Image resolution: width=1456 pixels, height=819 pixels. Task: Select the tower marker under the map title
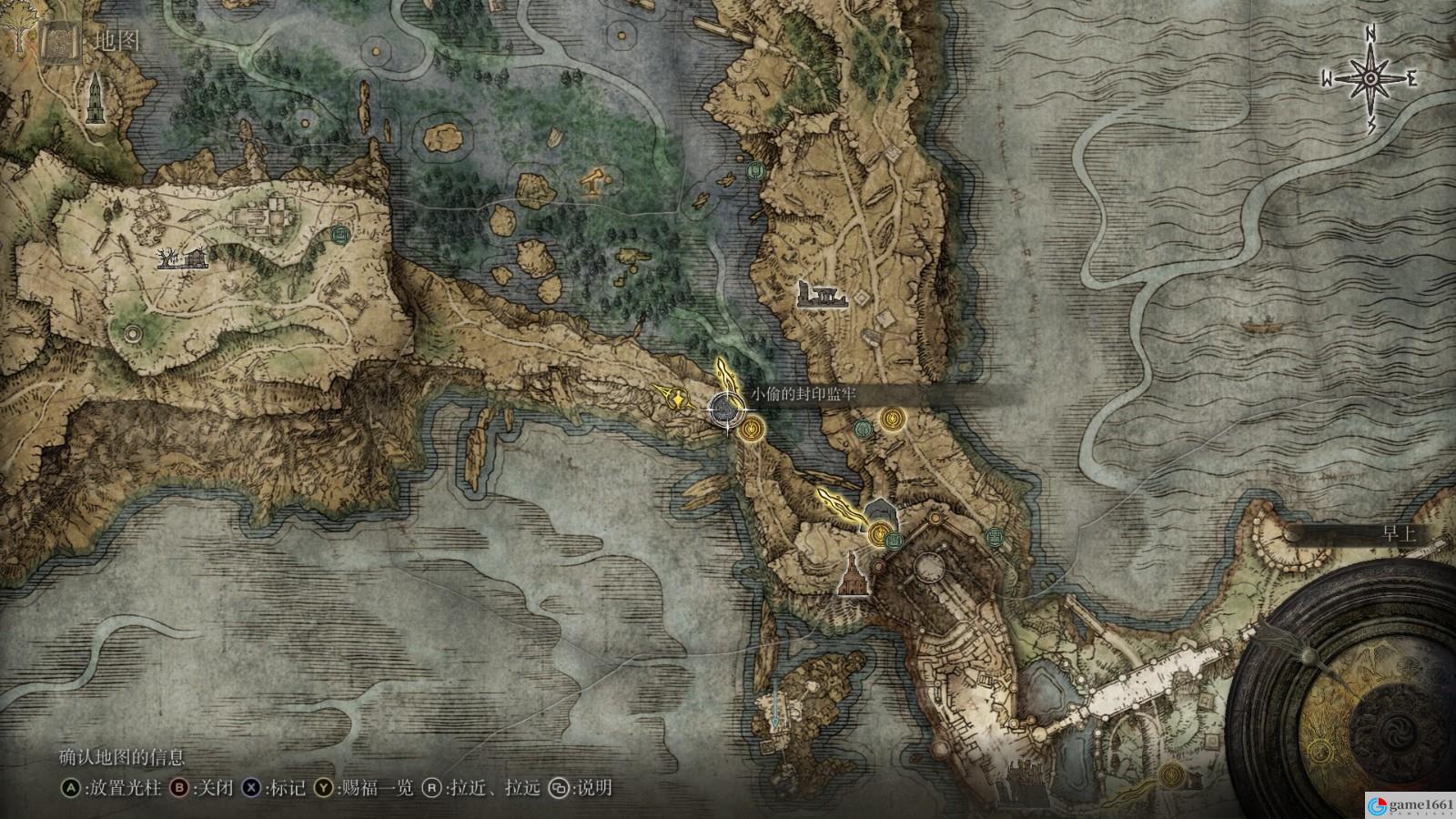coord(95,99)
